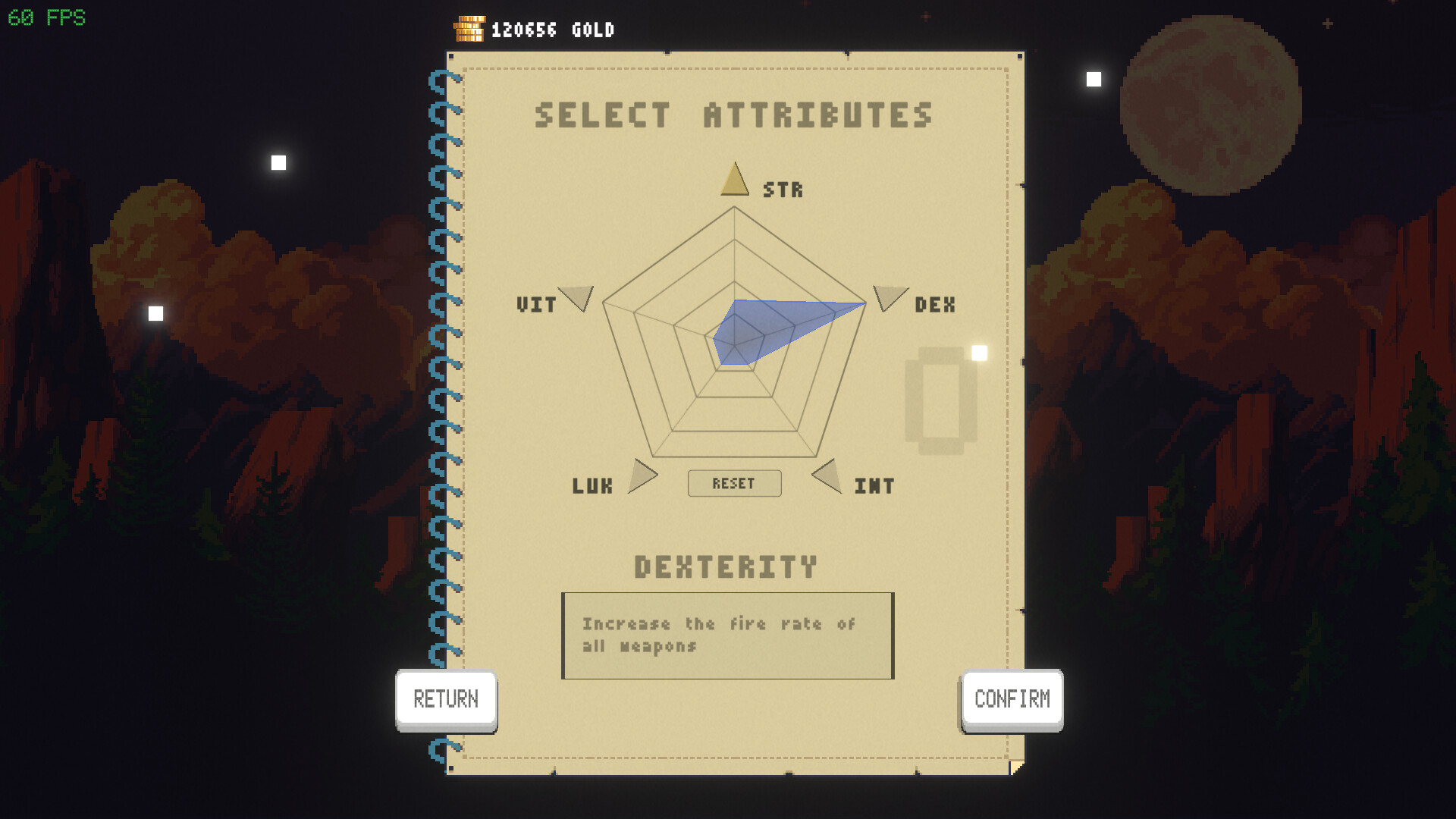Click the DEXTERITY heading
This screenshot has width=1456, height=819.
click(726, 566)
